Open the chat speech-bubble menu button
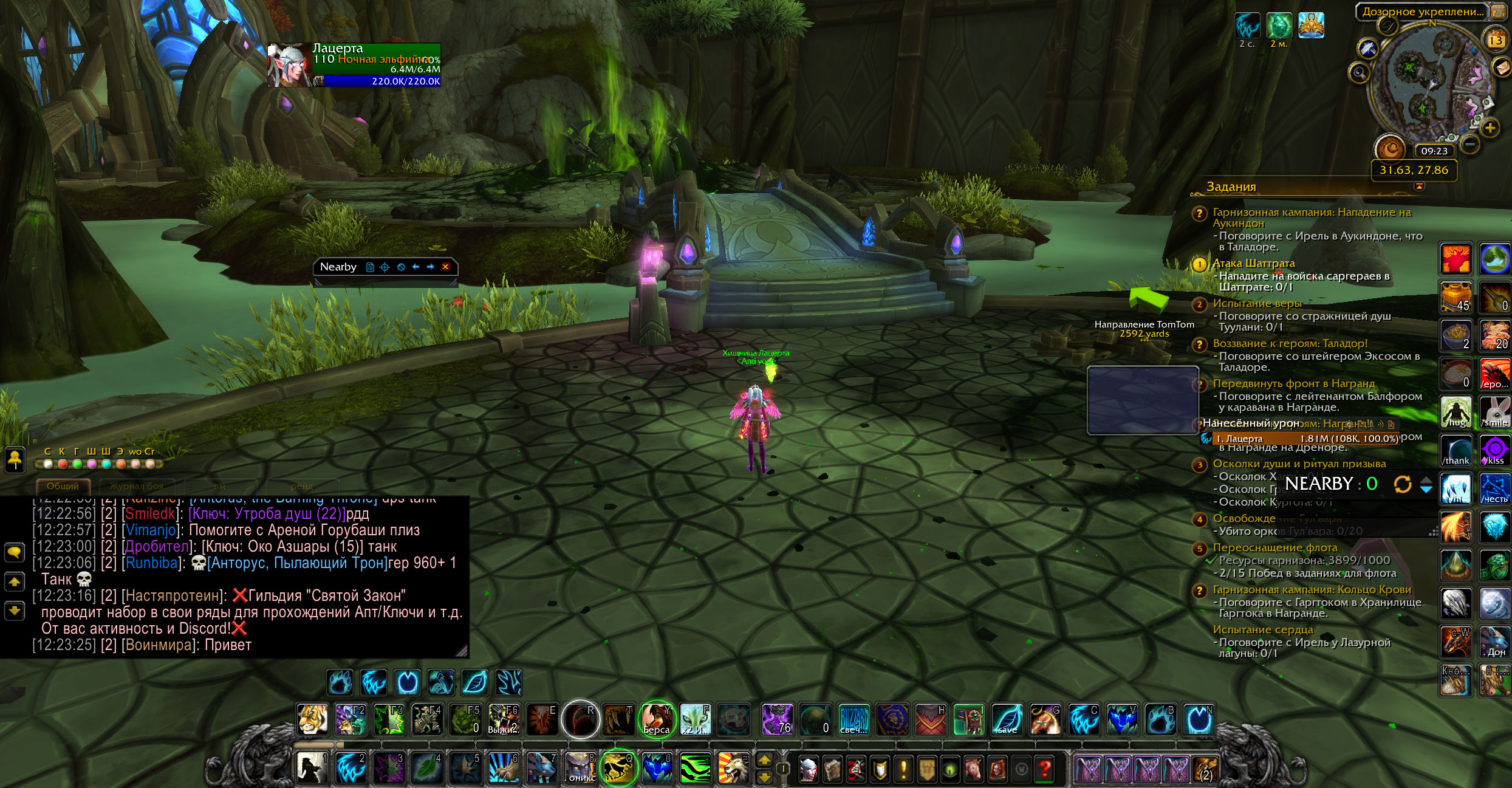 [x=15, y=552]
